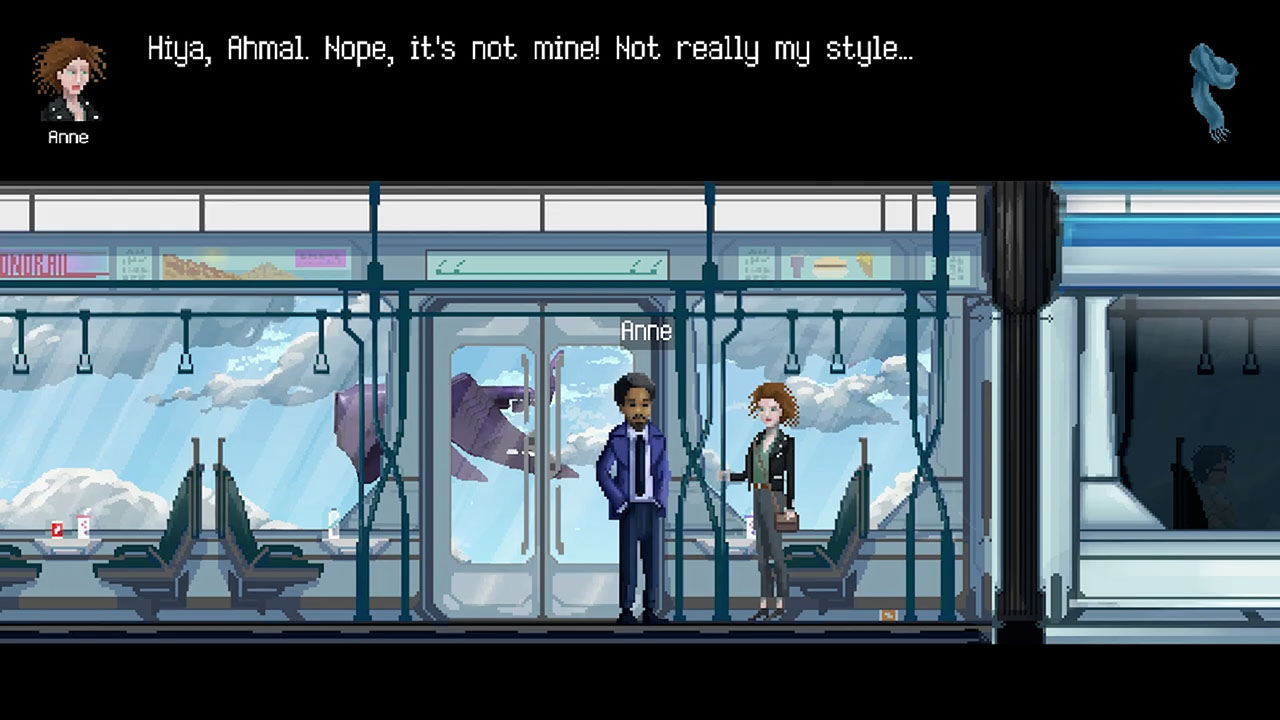Talk to Ahmal in the blue suit
The image size is (1280, 720).
click(x=633, y=480)
